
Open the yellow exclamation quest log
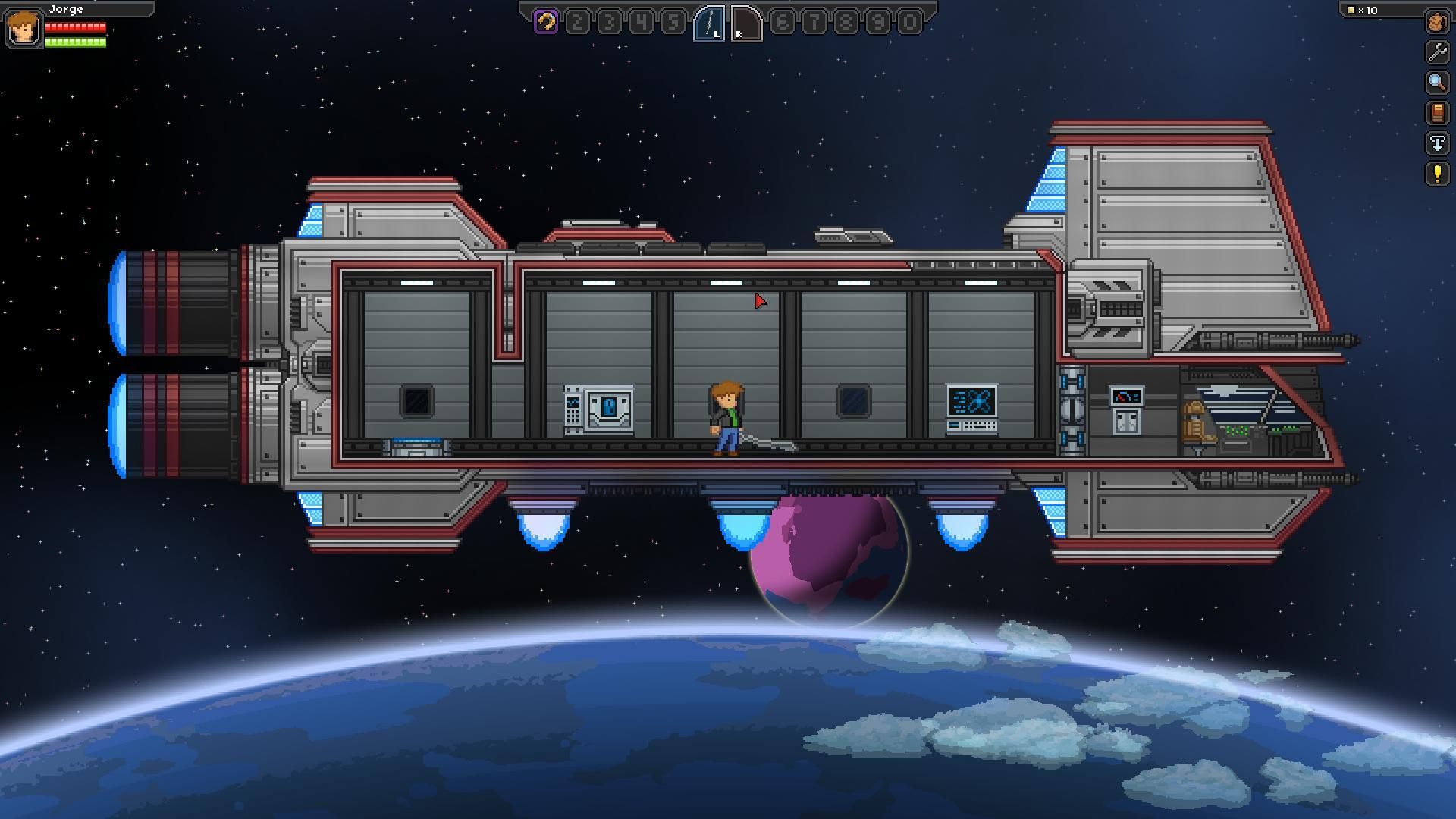point(1436,174)
